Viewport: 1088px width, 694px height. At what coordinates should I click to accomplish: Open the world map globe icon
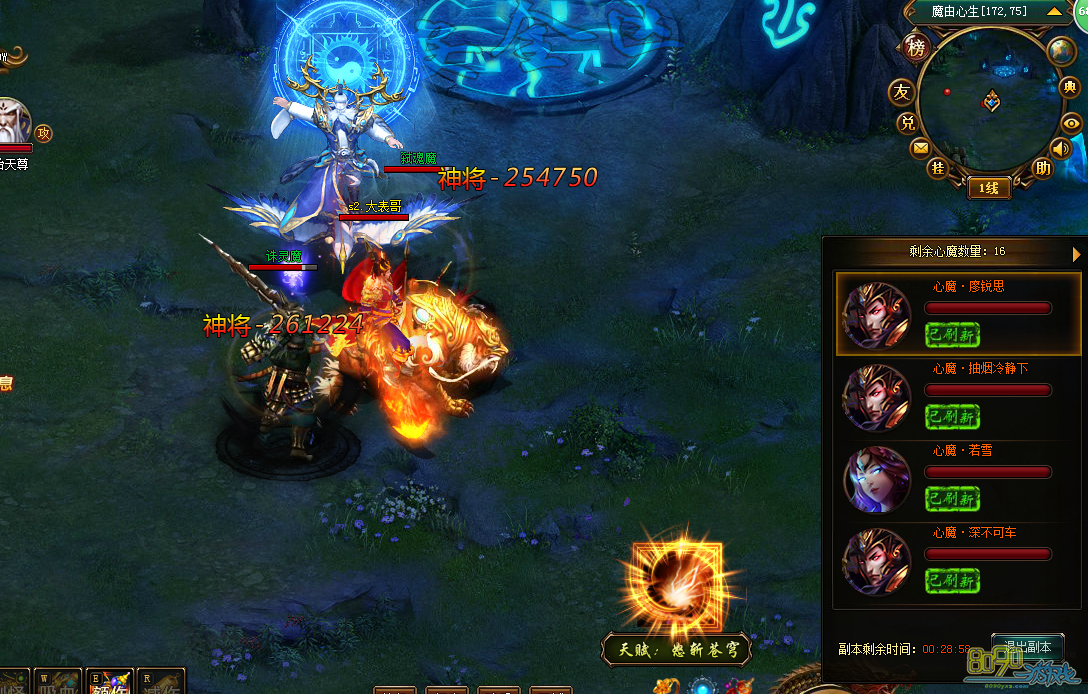[1059, 50]
